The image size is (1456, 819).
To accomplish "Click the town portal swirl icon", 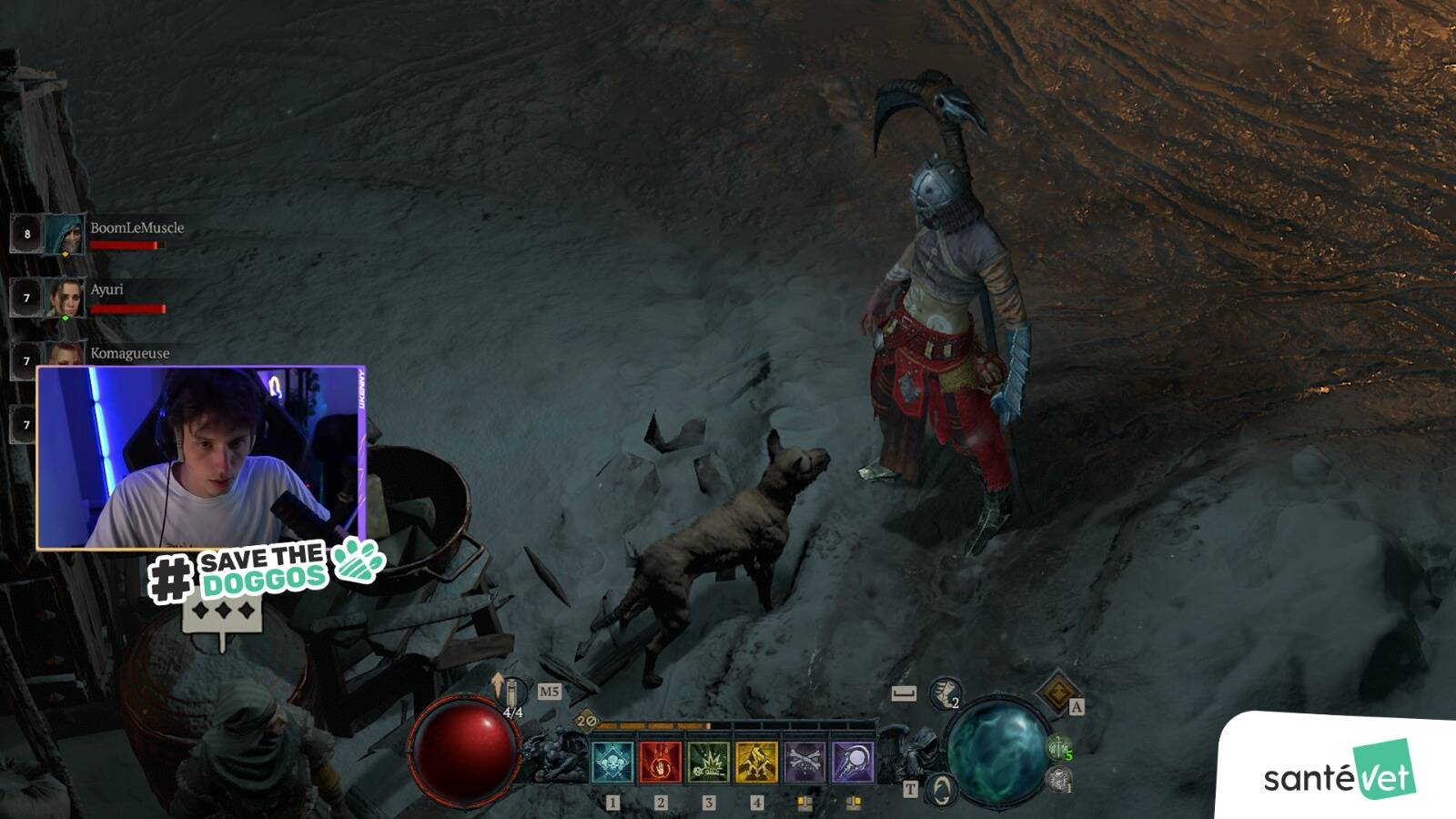I will coord(942,788).
